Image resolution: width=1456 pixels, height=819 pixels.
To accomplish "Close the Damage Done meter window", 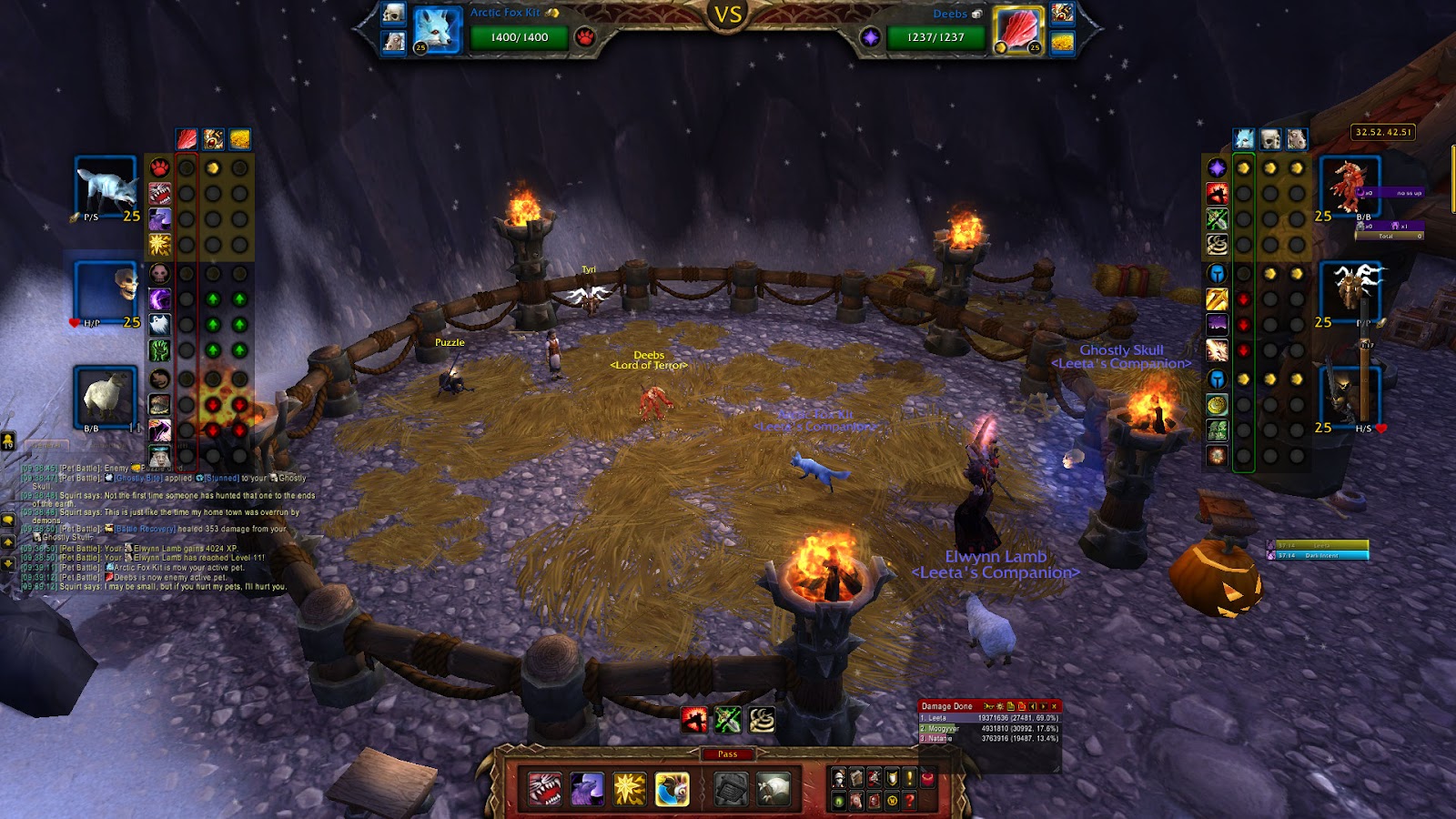I will (x=1055, y=706).
